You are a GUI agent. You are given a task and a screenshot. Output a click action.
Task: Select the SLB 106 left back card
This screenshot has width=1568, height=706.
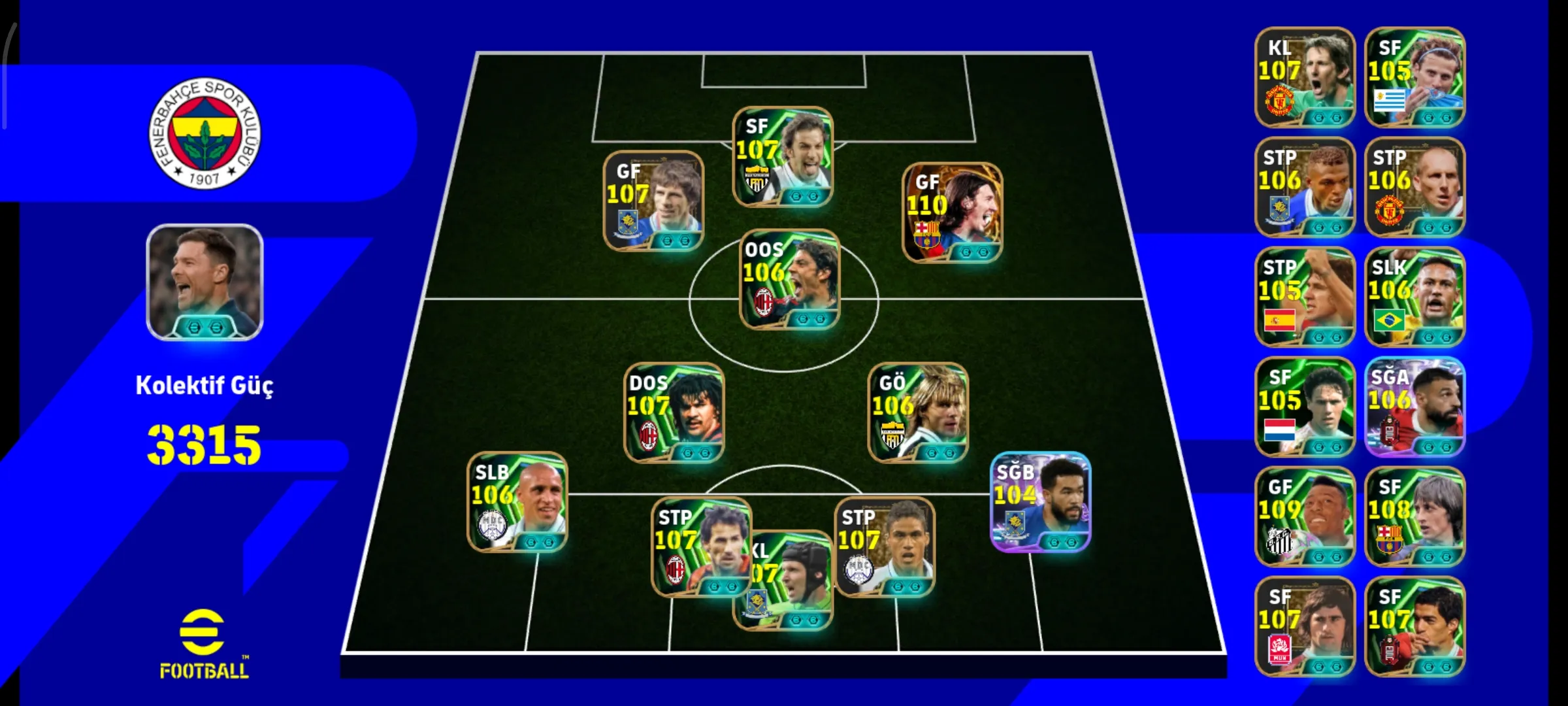tap(517, 502)
